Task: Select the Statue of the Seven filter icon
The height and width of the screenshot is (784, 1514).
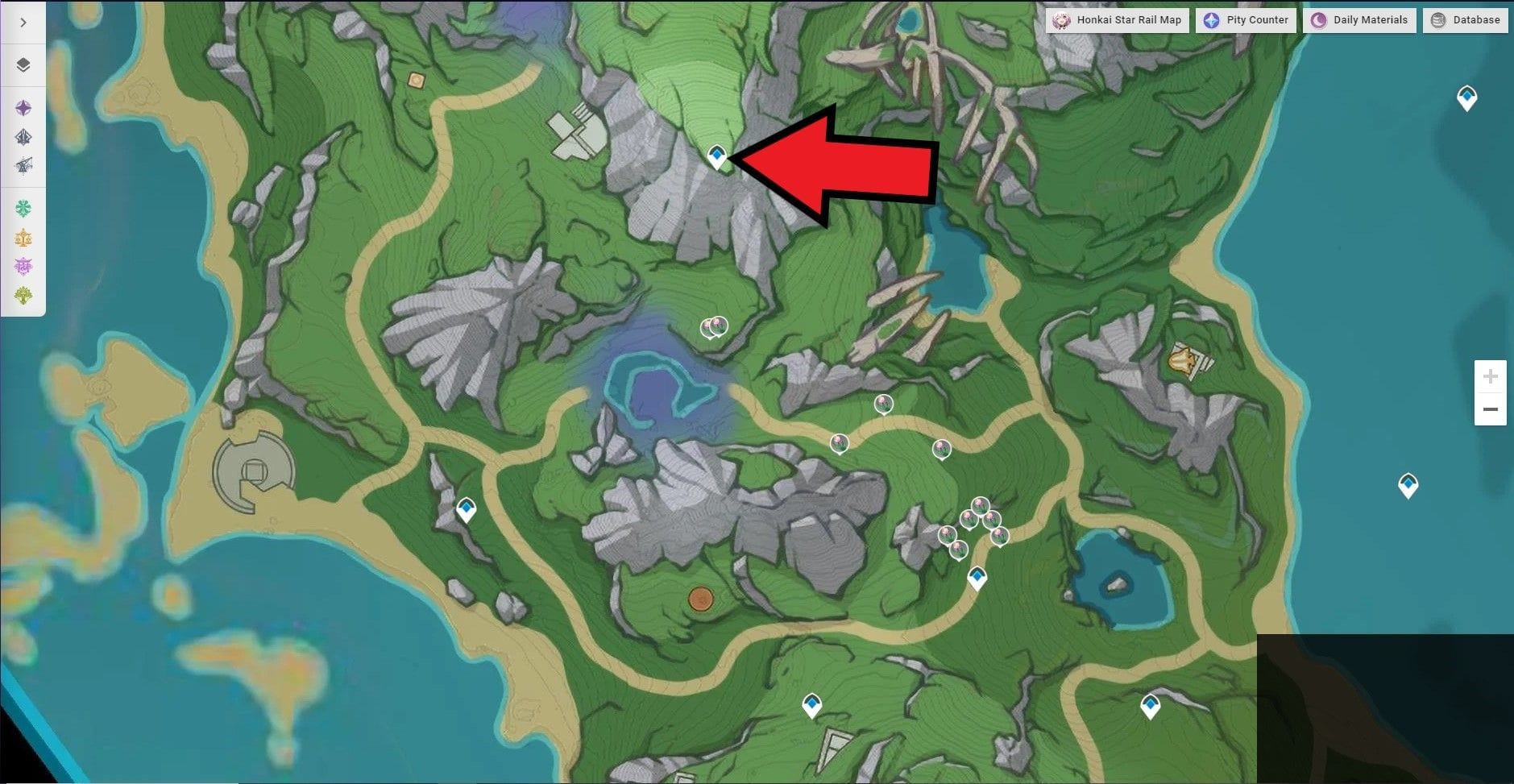Action: click(23, 137)
